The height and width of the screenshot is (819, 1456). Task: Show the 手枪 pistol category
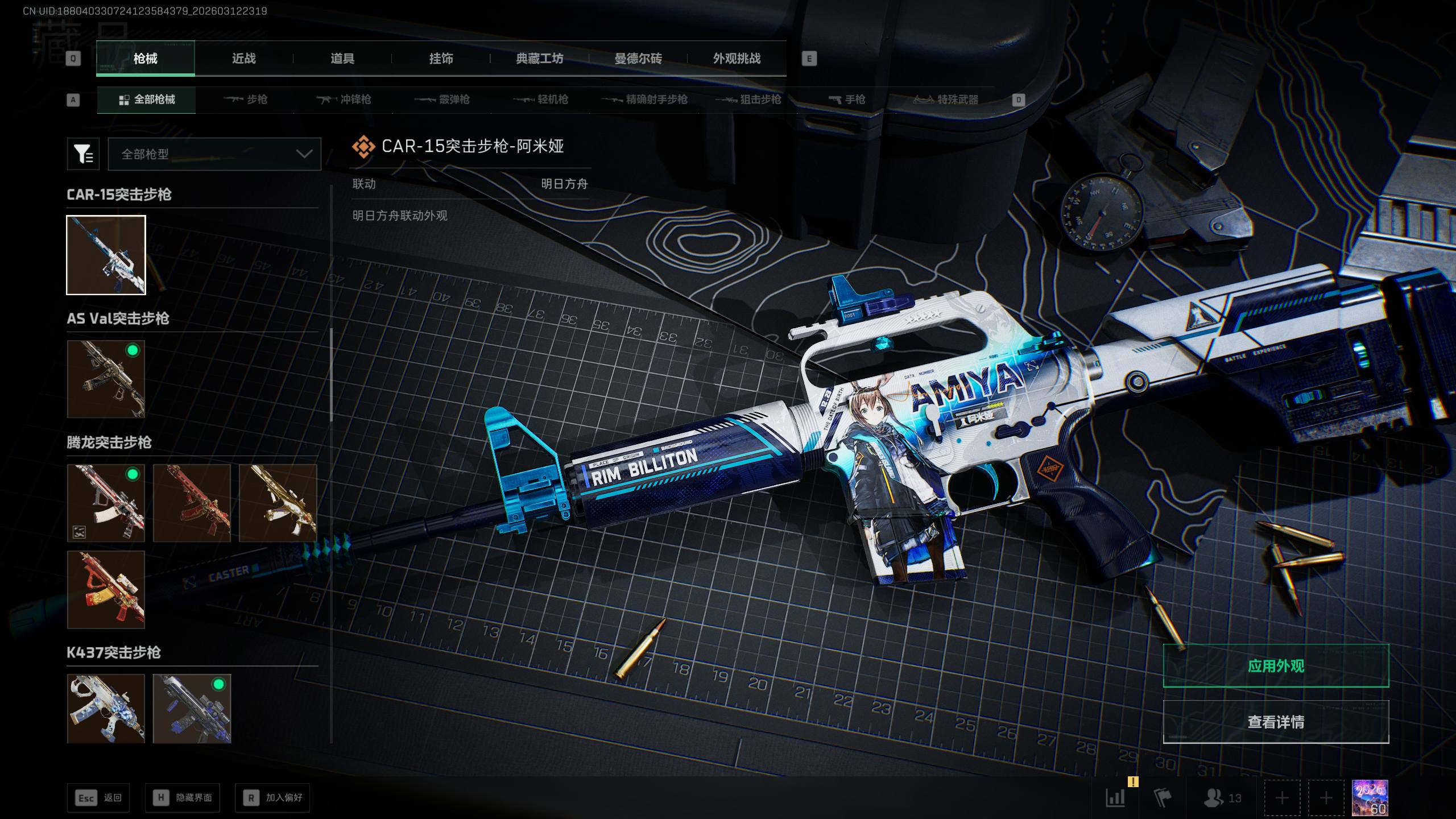click(847, 100)
